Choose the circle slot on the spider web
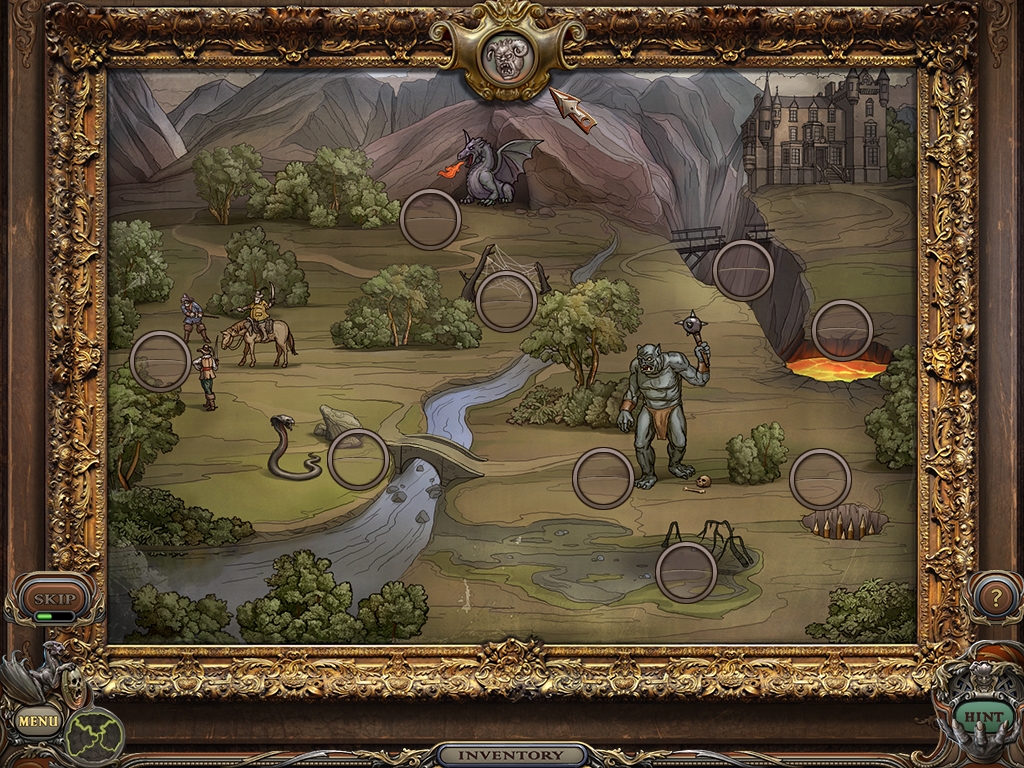This screenshot has height=768, width=1024. pos(506,301)
